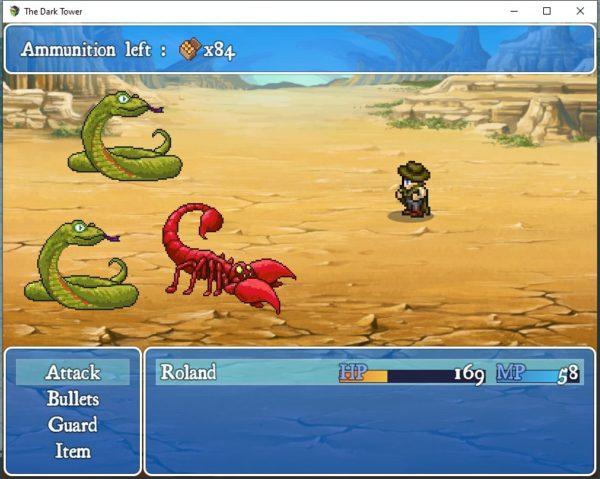Open the Item command

point(73,451)
